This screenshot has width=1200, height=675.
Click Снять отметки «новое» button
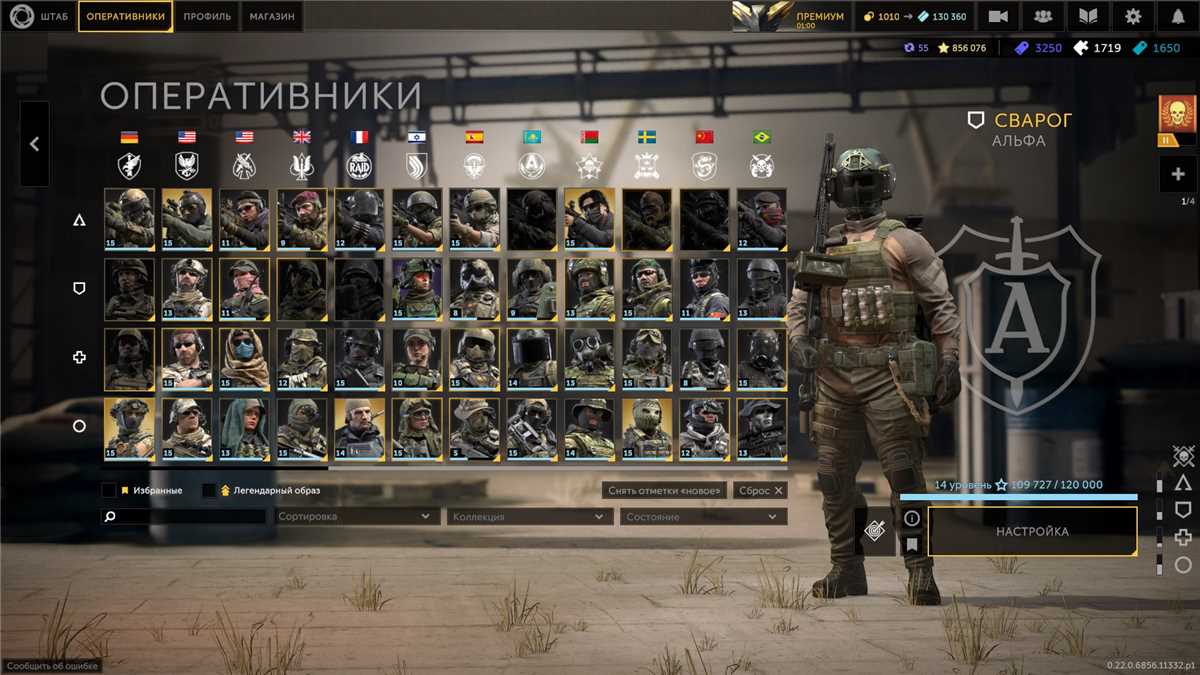pos(665,491)
